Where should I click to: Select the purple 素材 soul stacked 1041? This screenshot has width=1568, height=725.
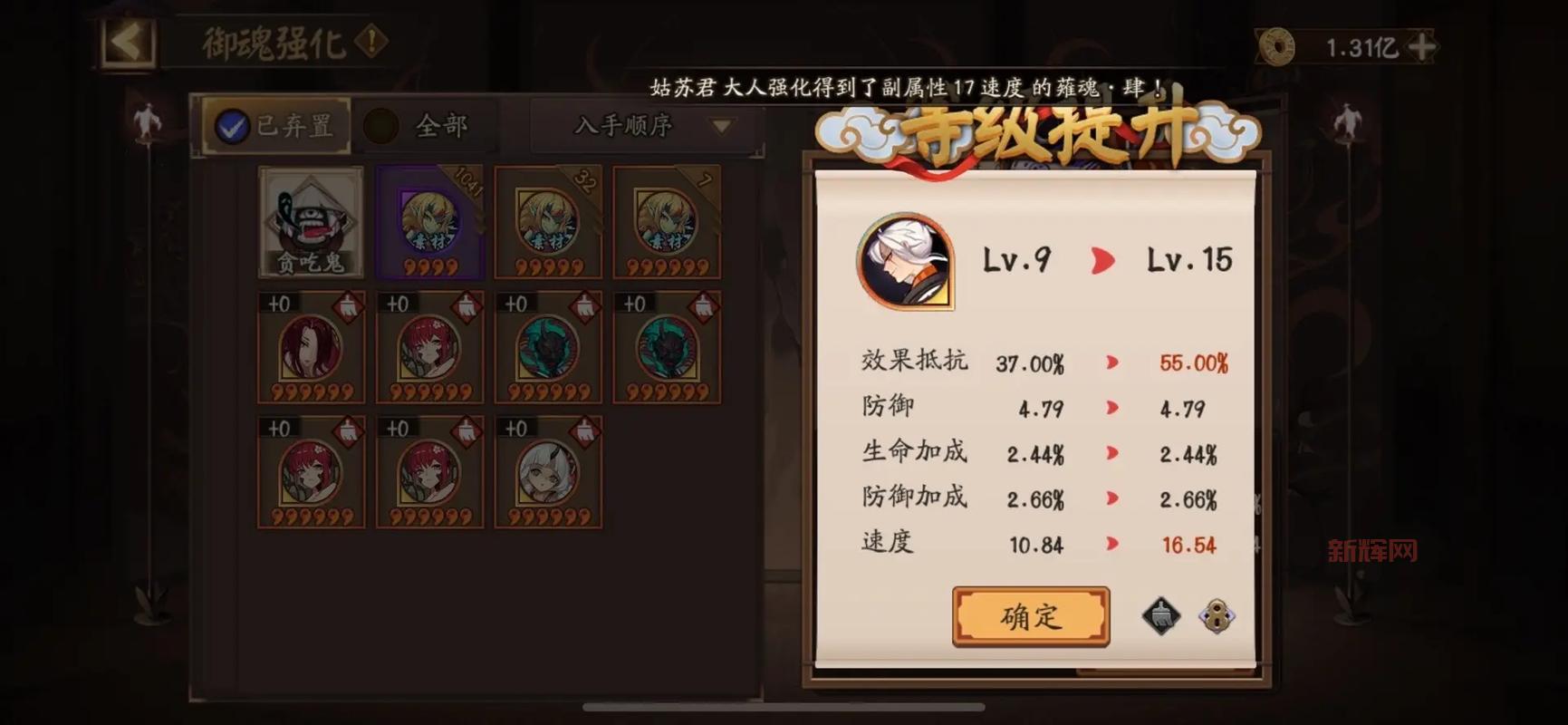(429, 220)
